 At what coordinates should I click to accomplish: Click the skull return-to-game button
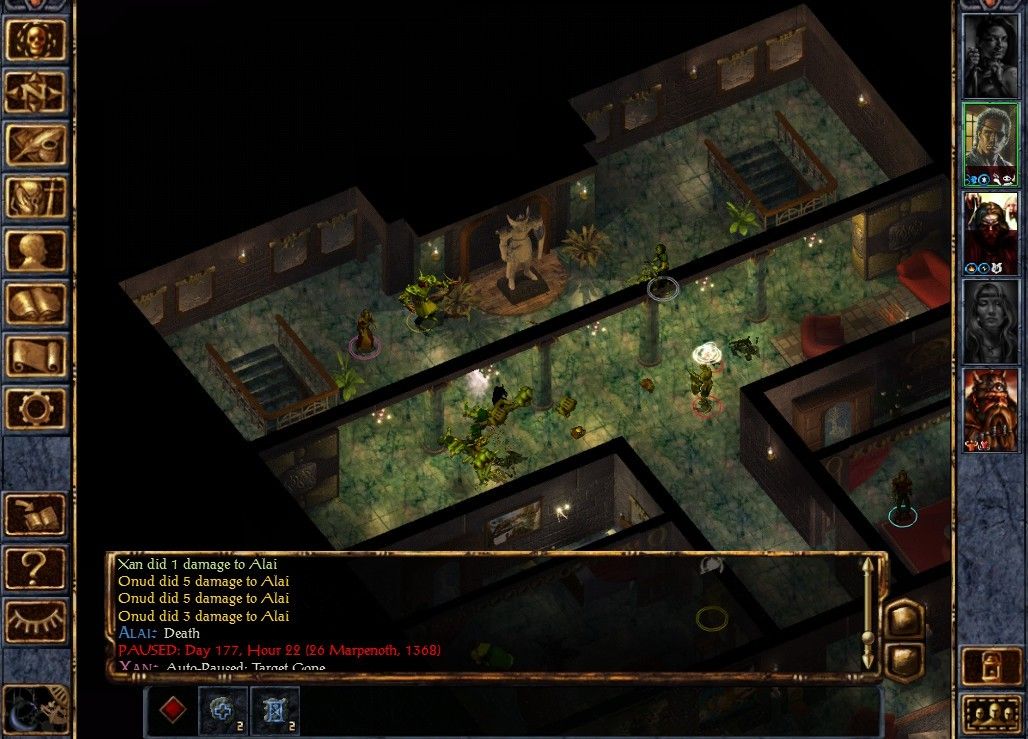coord(36,39)
